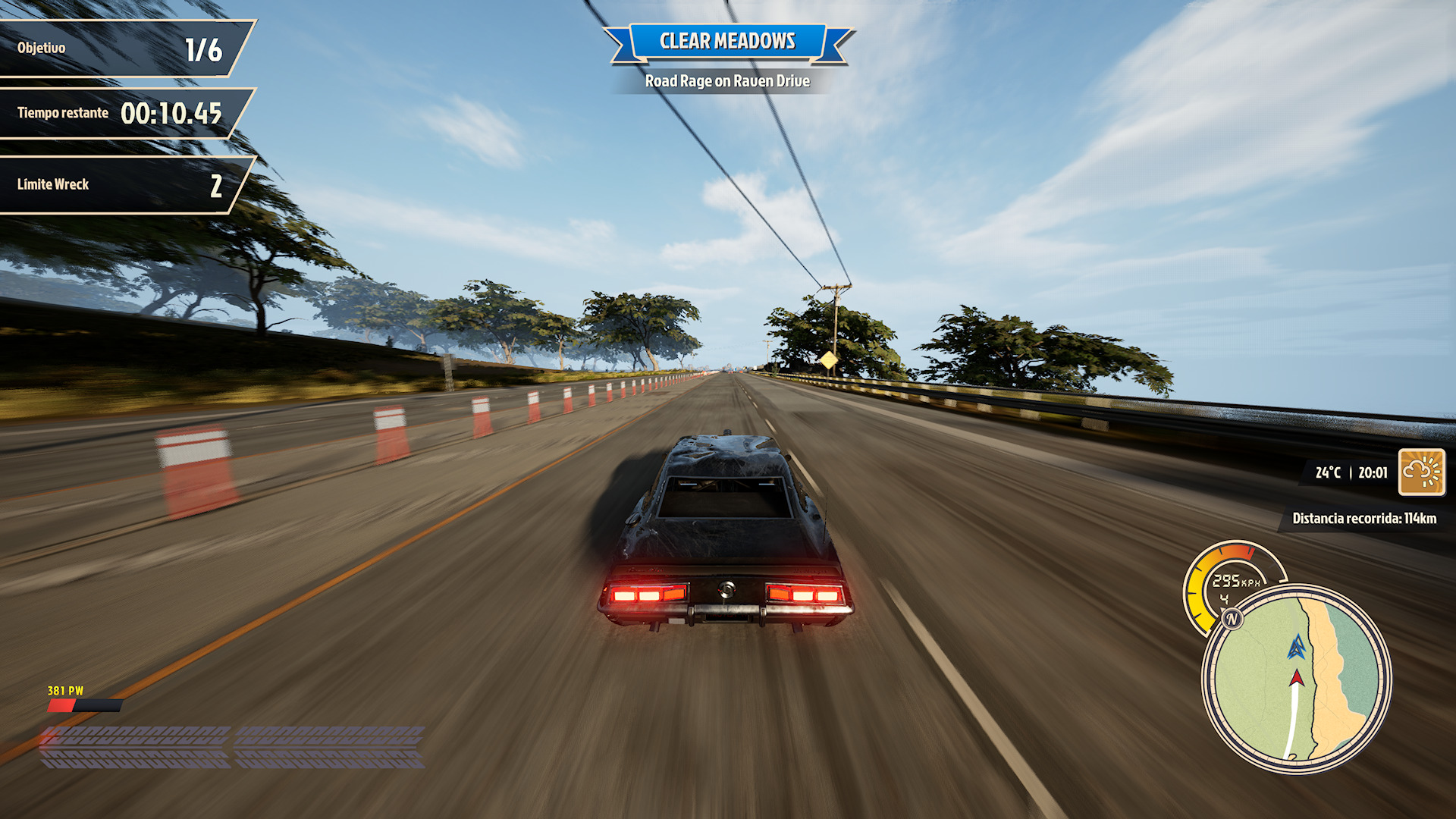Select the Clear Meadows event banner
Viewport: 1456px width, 819px height.
[x=727, y=42]
